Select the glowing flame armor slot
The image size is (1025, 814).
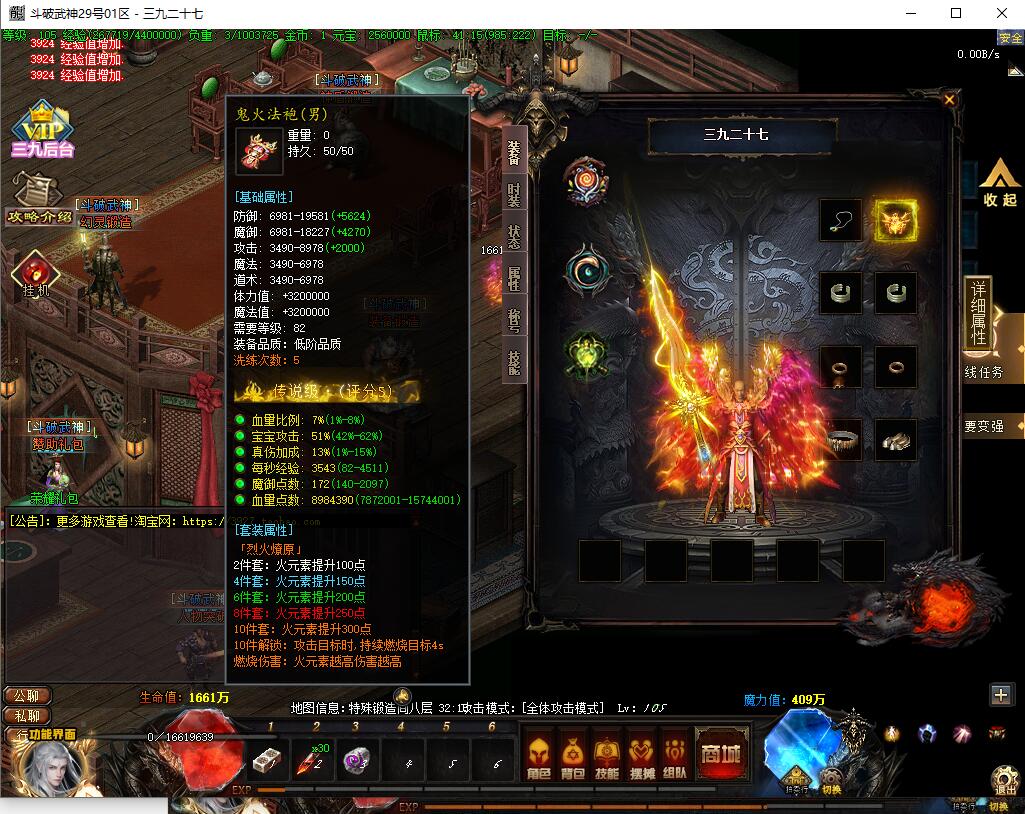click(x=896, y=221)
